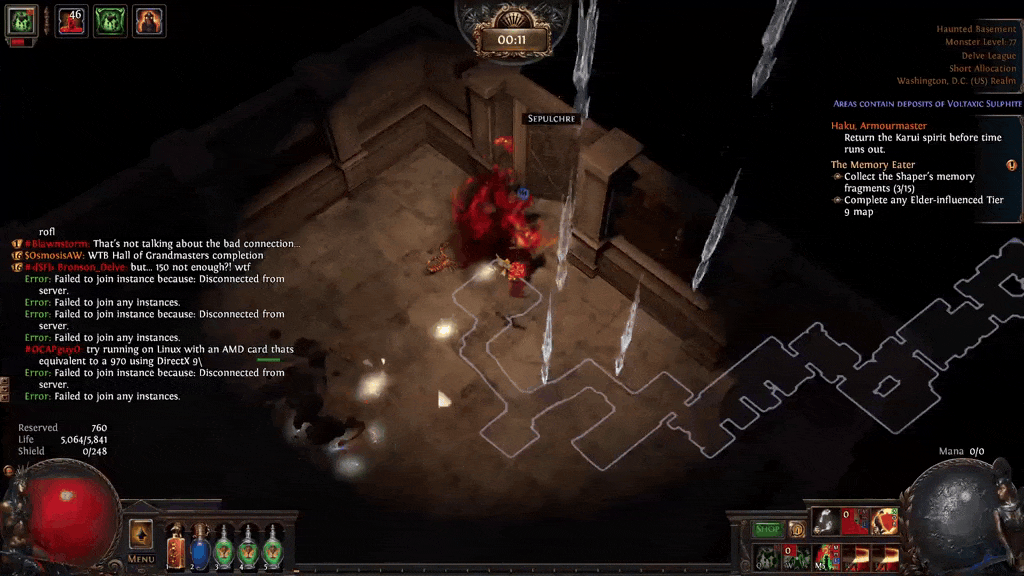Open The Memory Eater quest entry
The height and width of the screenshot is (576, 1024).
click(x=872, y=165)
